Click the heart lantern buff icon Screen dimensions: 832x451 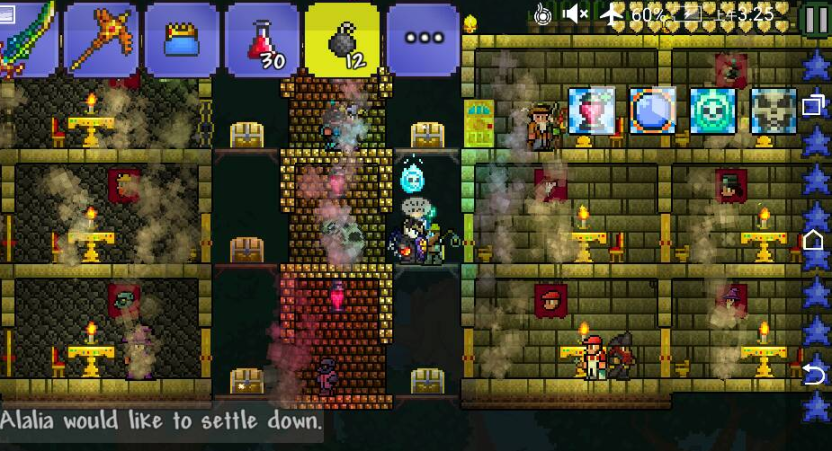591,110
